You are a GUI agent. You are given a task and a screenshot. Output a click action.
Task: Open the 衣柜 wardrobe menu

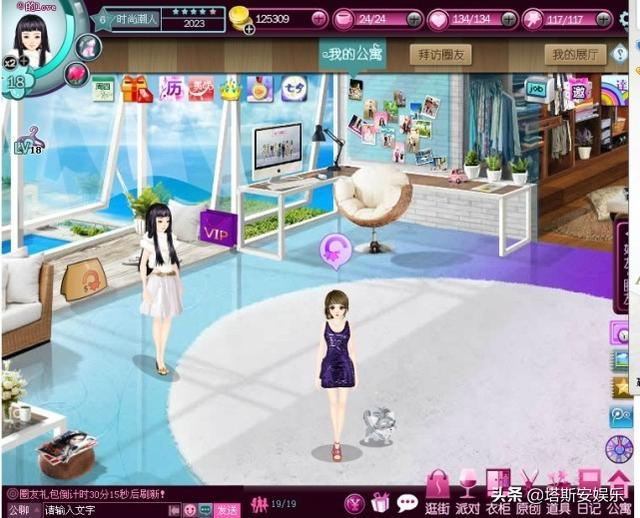(497, 492)
